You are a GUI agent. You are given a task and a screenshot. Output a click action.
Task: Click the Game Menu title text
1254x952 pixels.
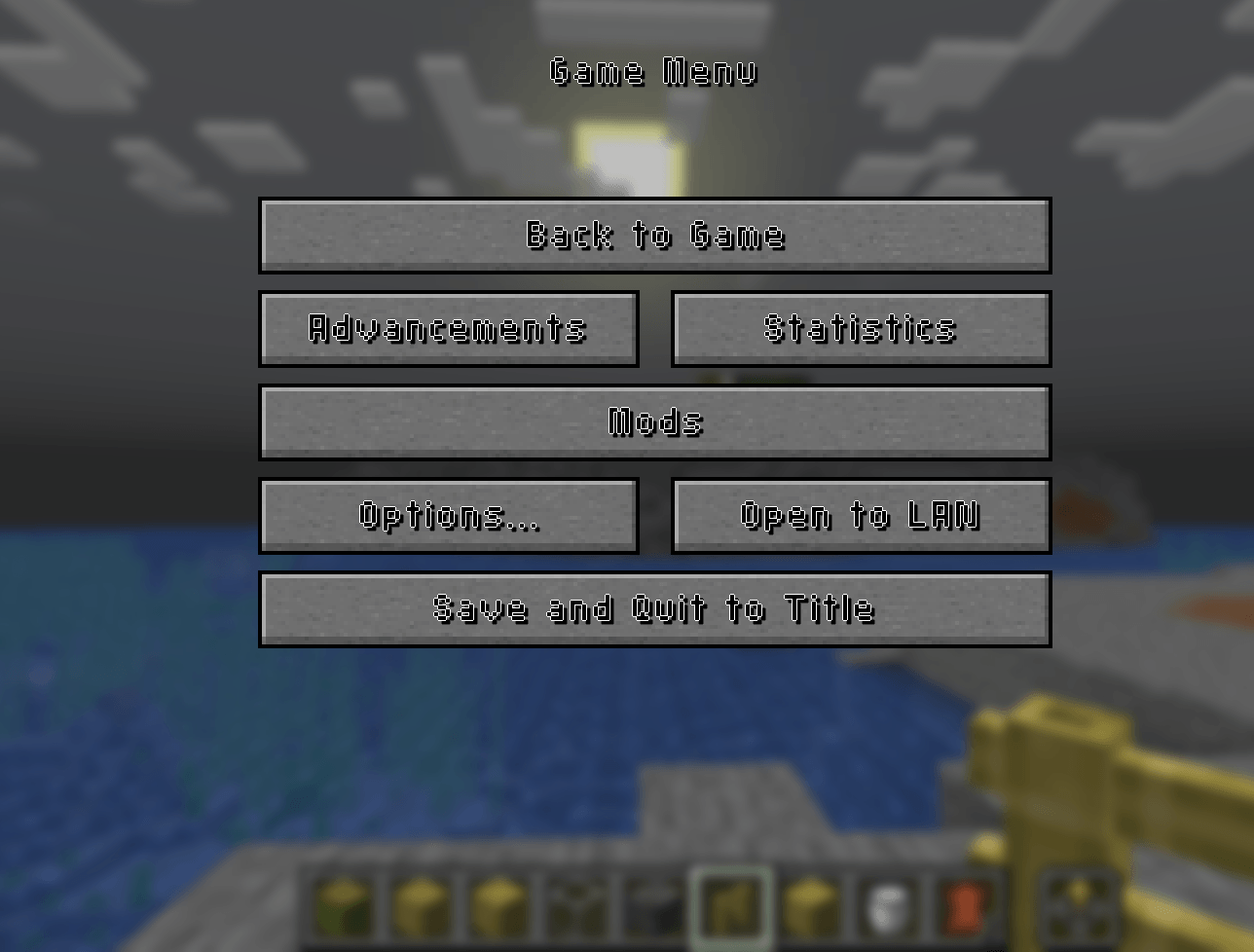coord(654,70)
